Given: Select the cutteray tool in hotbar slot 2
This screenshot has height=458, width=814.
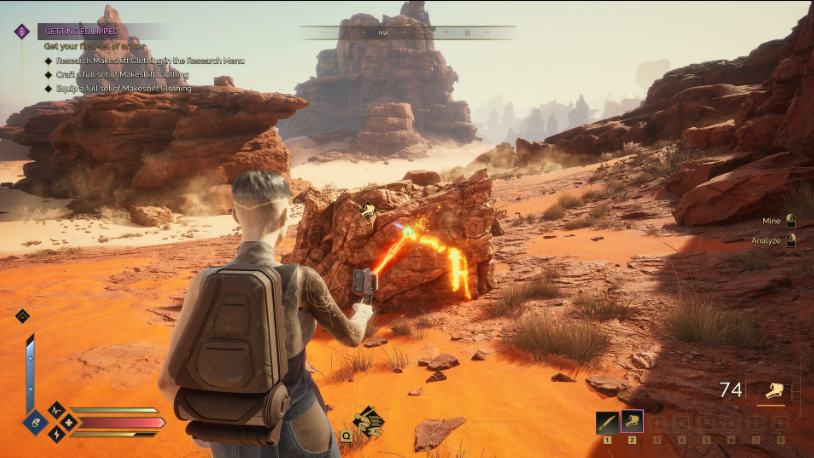Looking at the screenshot, I should tap(632, 422).
